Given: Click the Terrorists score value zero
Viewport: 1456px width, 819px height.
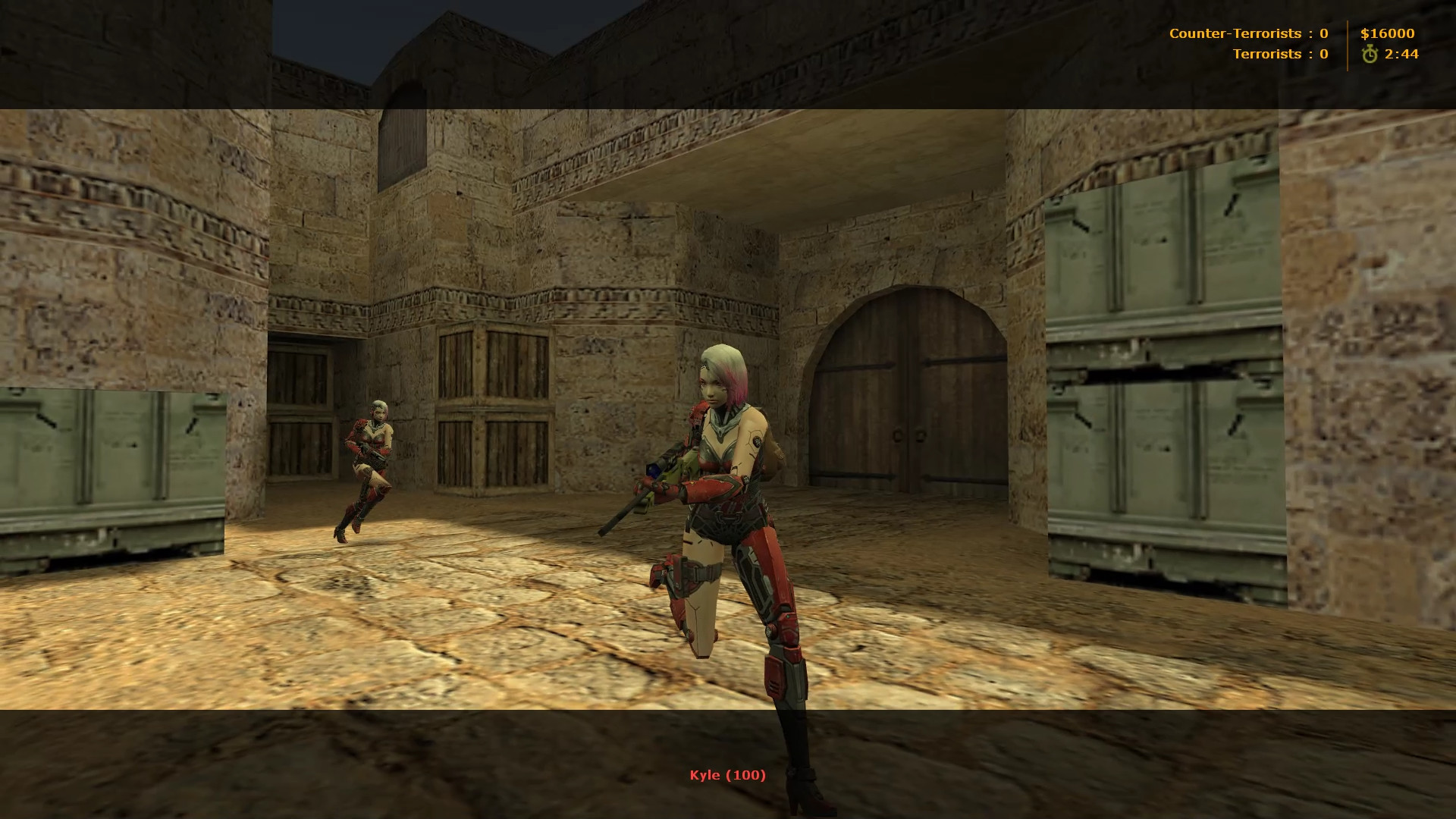Looking at the screenshot, I should pyautogui.click(x=1323, y=54).
